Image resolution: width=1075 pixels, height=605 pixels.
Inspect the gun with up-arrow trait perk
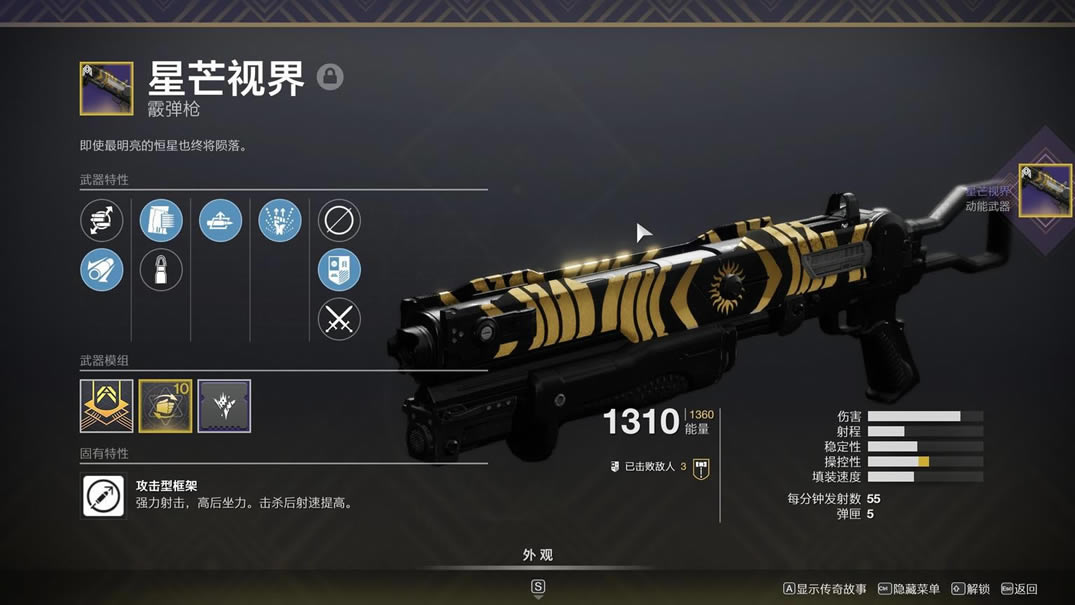point(221,221)
